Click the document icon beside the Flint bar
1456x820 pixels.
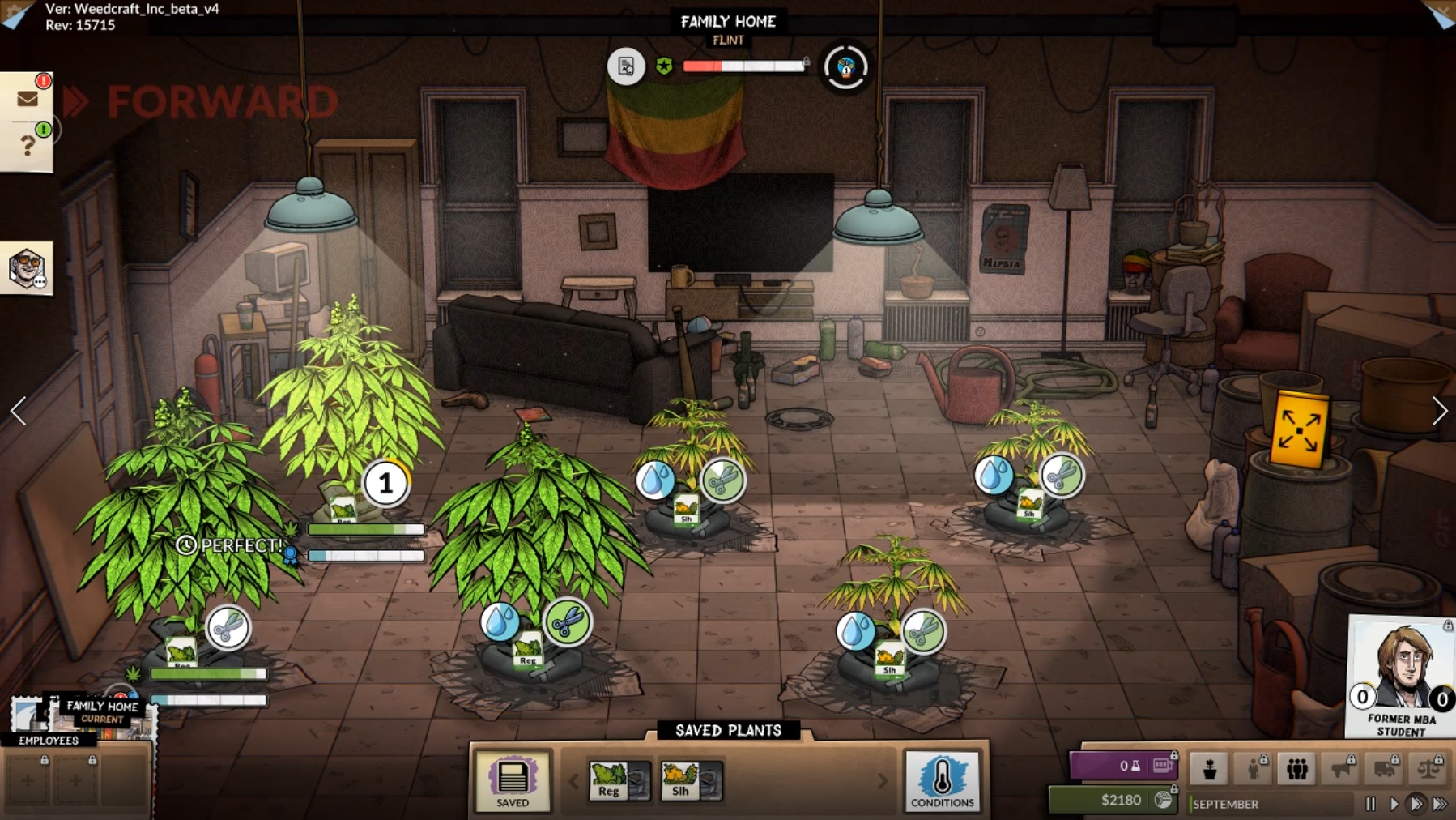point(626,66)
